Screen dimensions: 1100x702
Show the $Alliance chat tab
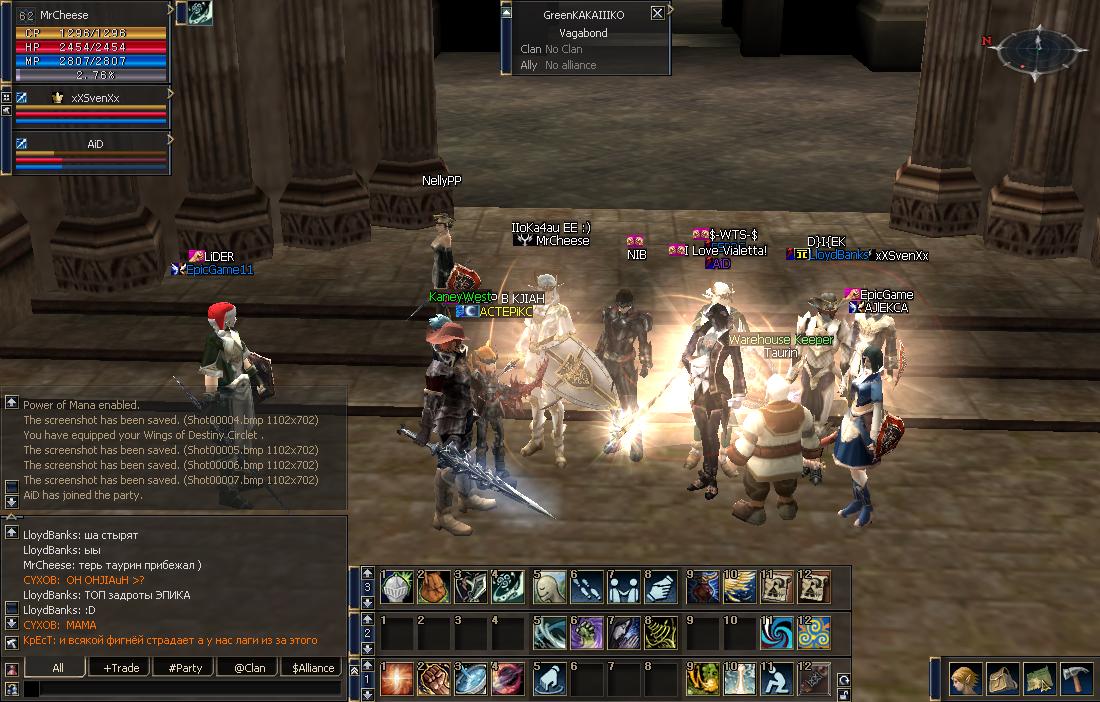[313, 668]
